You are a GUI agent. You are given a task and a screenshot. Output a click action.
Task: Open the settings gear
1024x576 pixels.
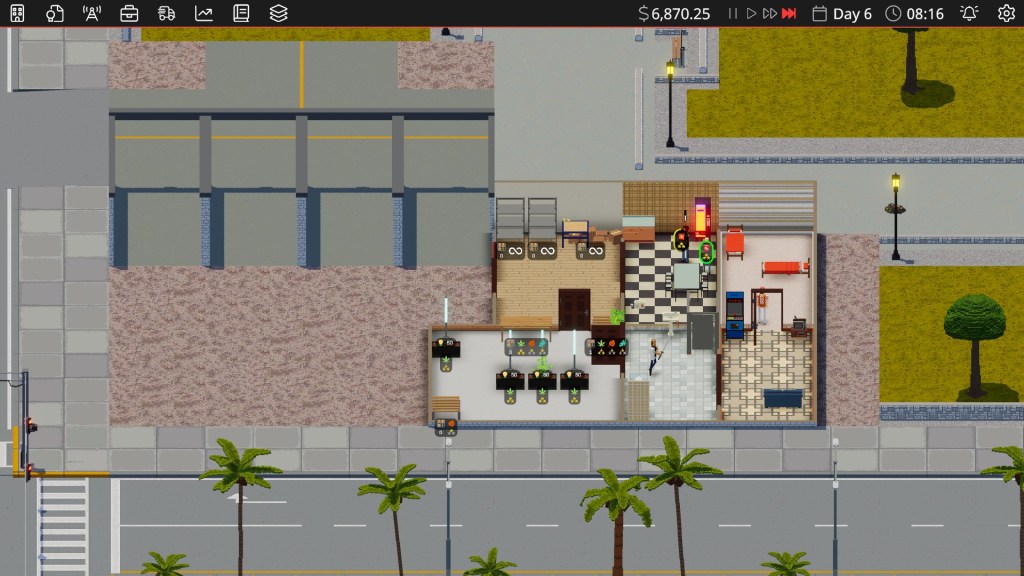1006,13
